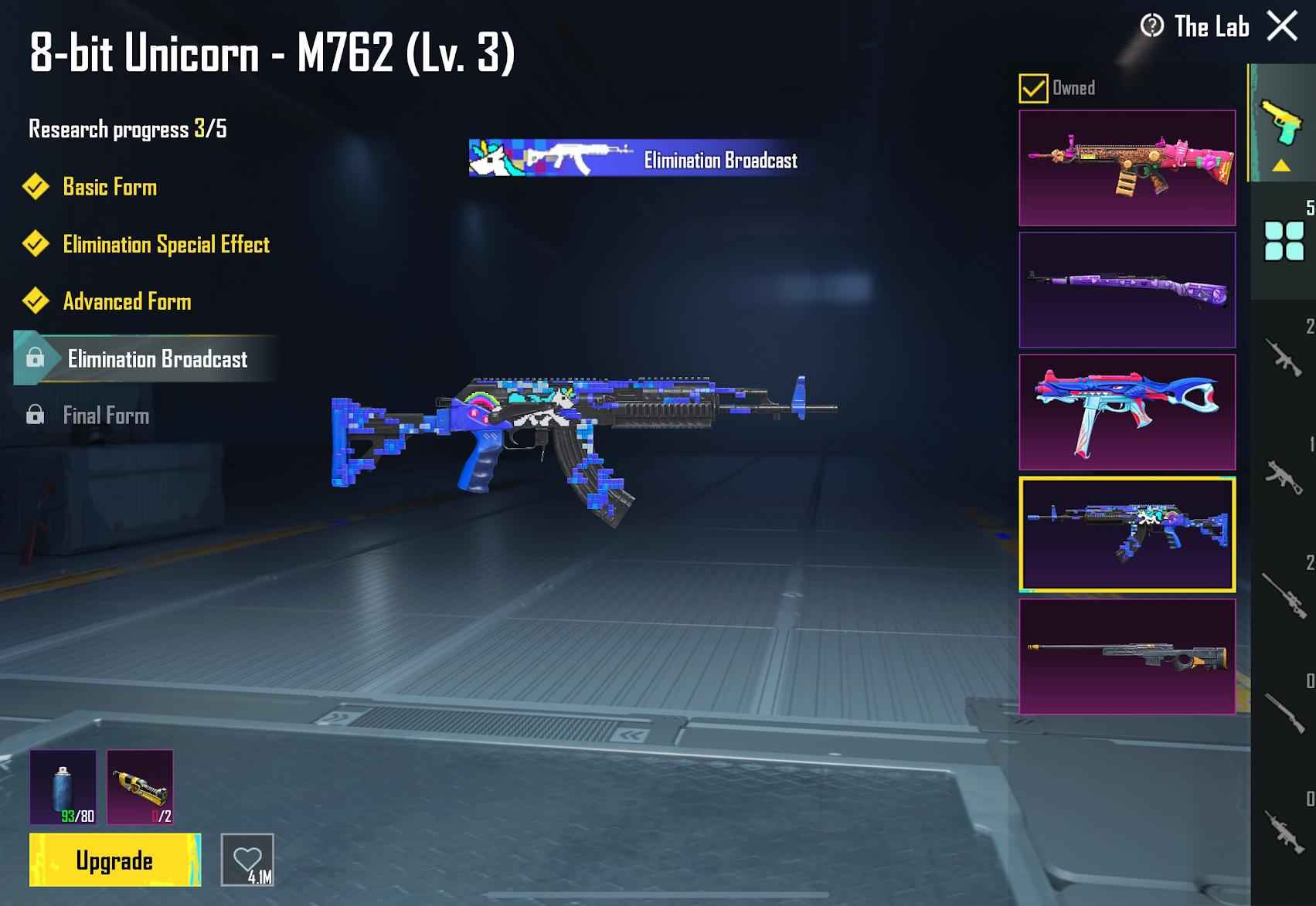Click the Basic Form completed check marker

(x=36, y=186)
